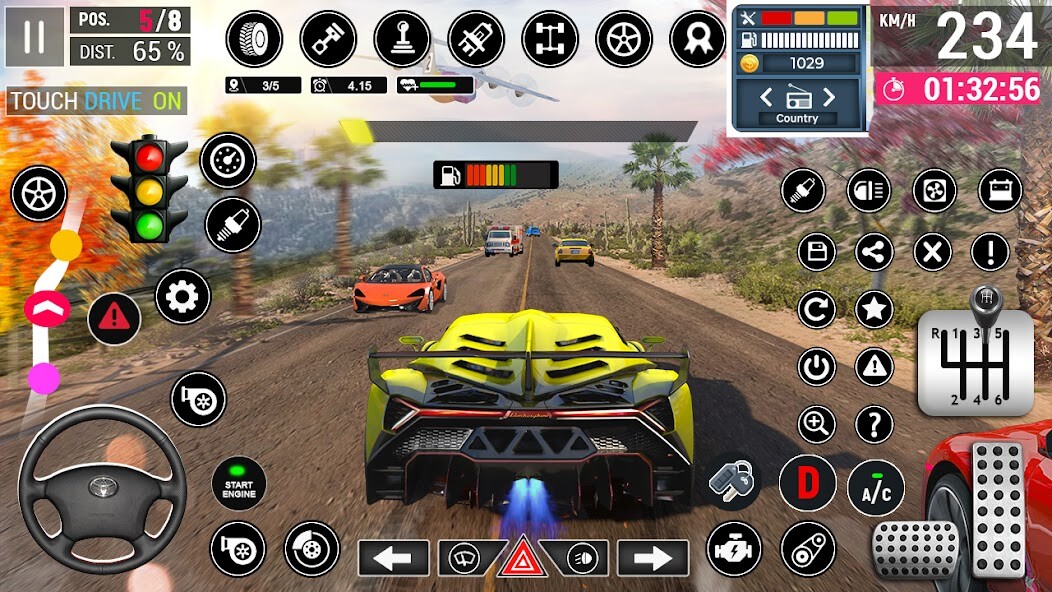Click the share icon
Screen dimensions: 1052x592
click(875, 251)
